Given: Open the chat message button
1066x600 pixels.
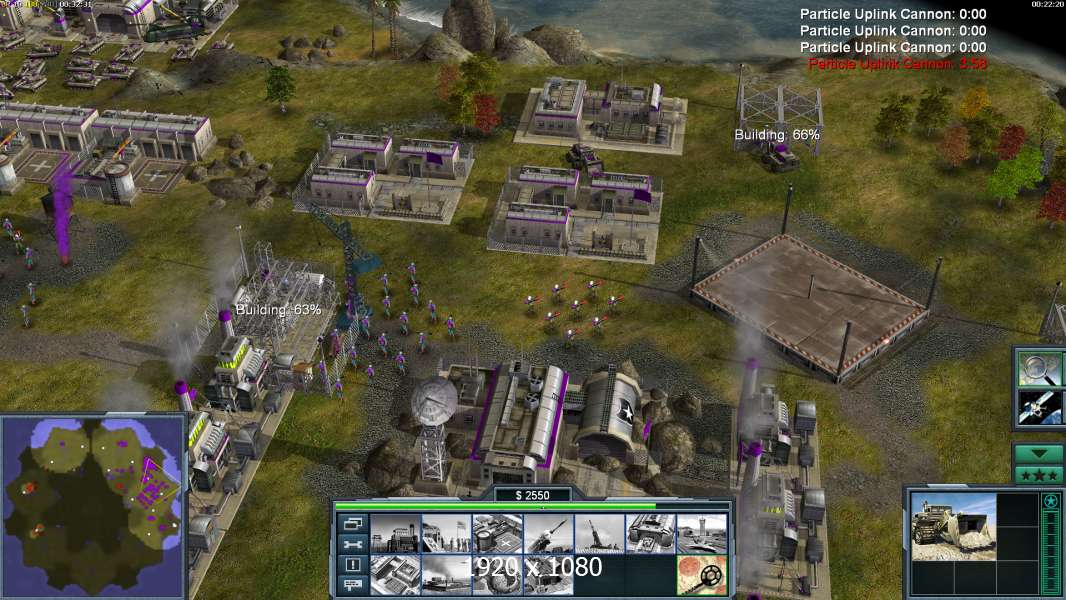Looking at the screenshot, I should [x=353, y=586].
